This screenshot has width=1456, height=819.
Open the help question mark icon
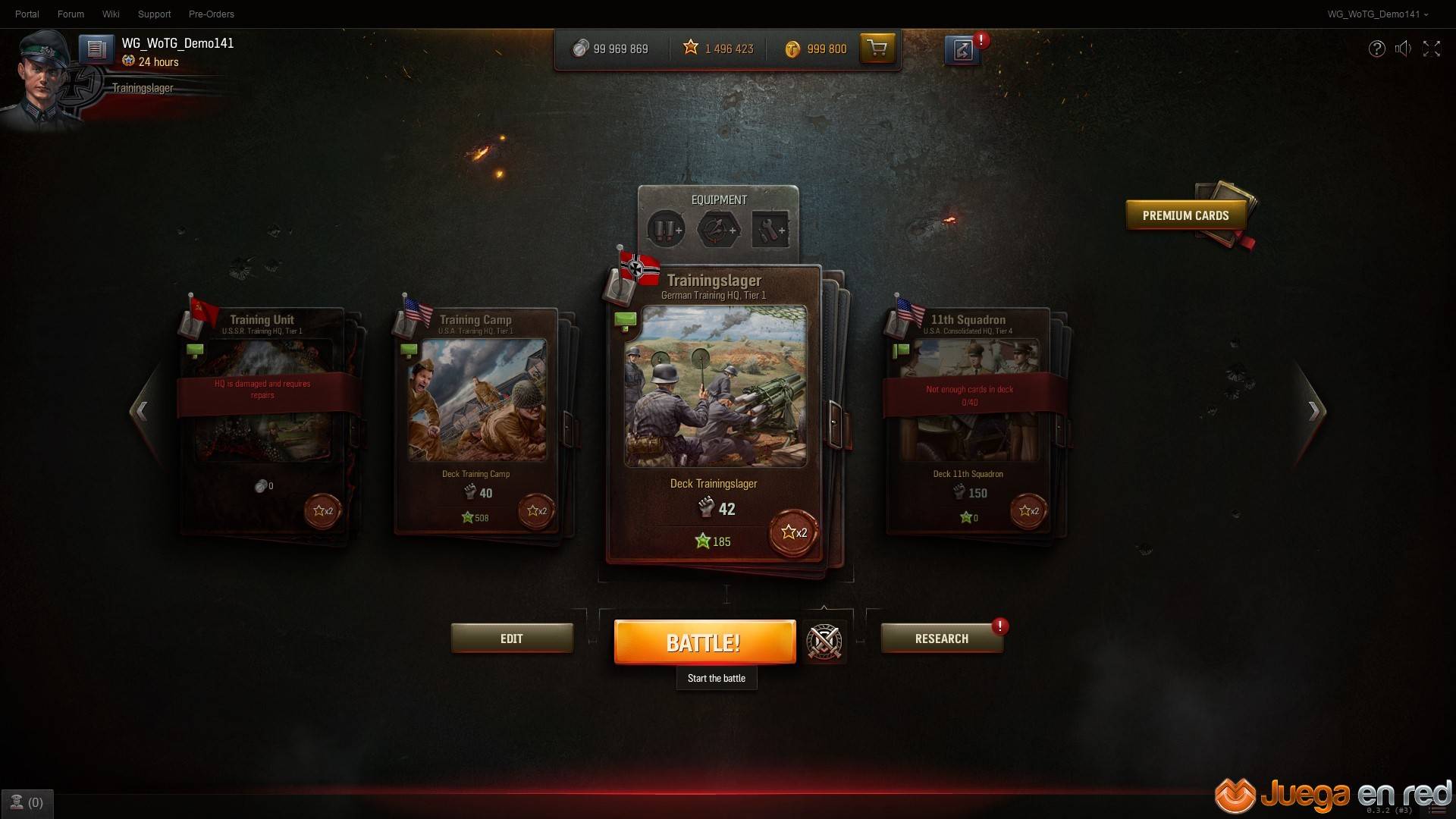(1376, 49)
